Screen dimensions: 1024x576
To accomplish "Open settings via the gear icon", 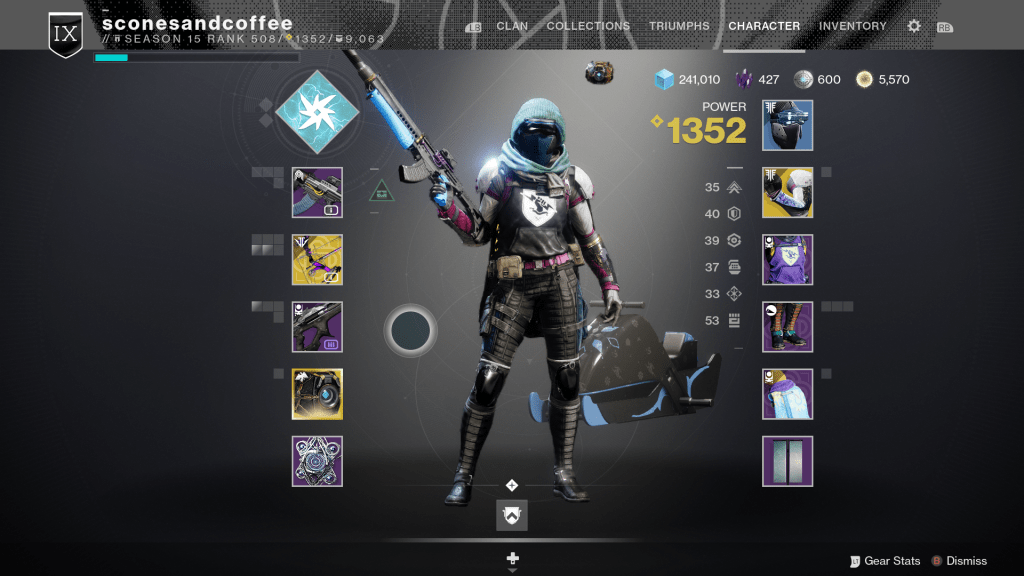I will pos(914,26).
